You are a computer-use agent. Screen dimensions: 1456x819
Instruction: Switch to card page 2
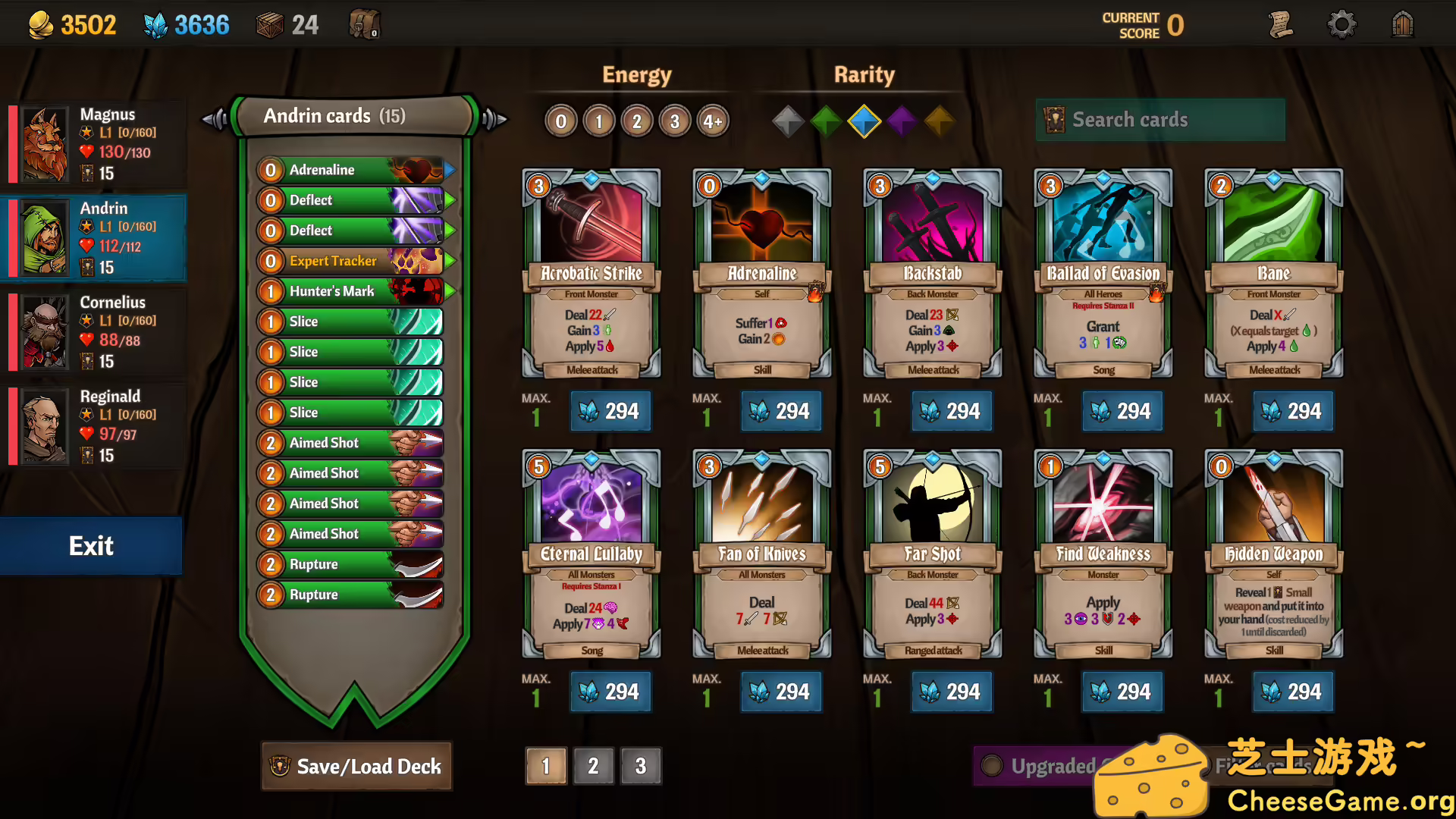(x=594, y=766)
